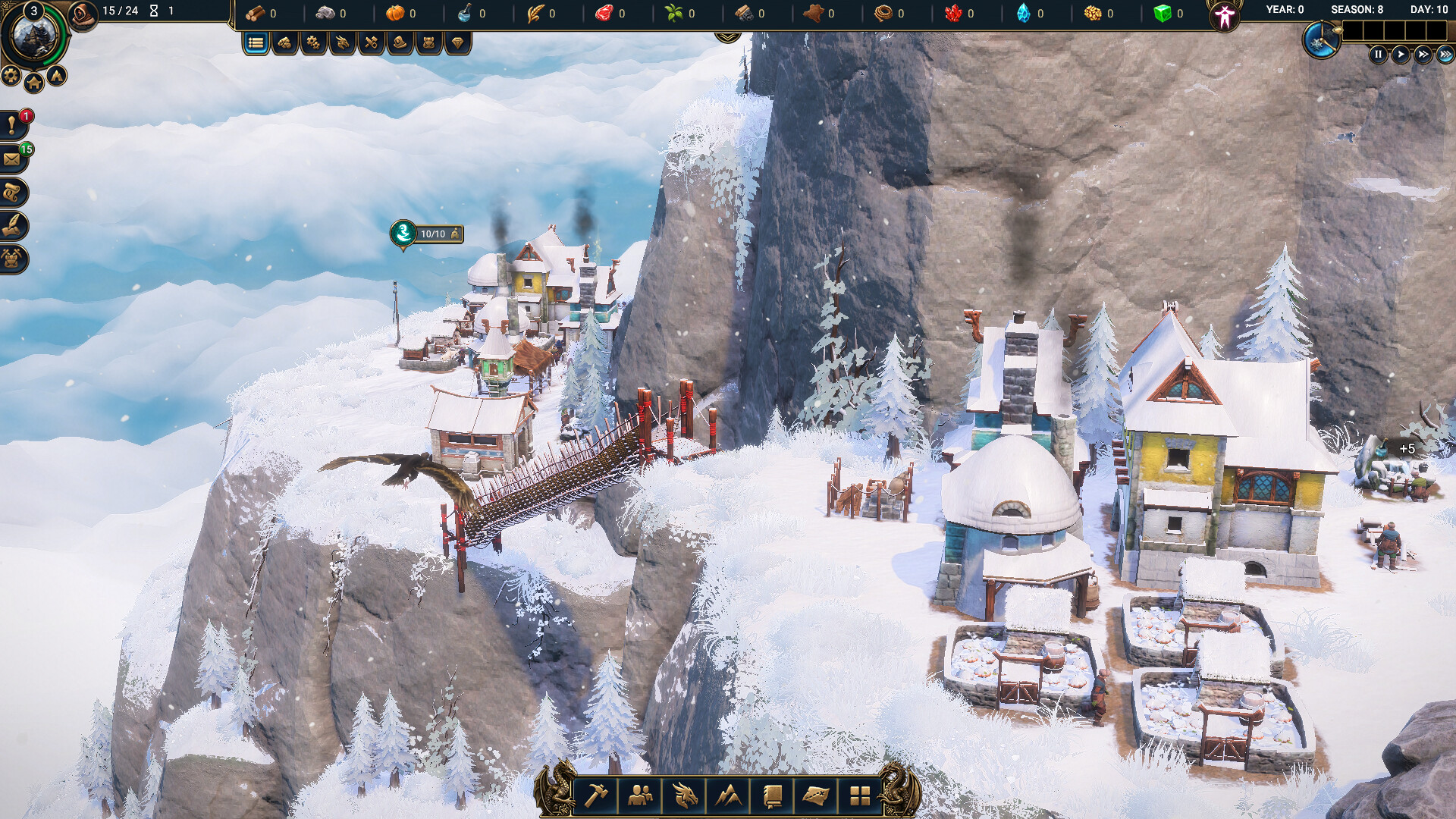
Task: Switch to the diamond gem resource tab
Action: click(457, 43)
